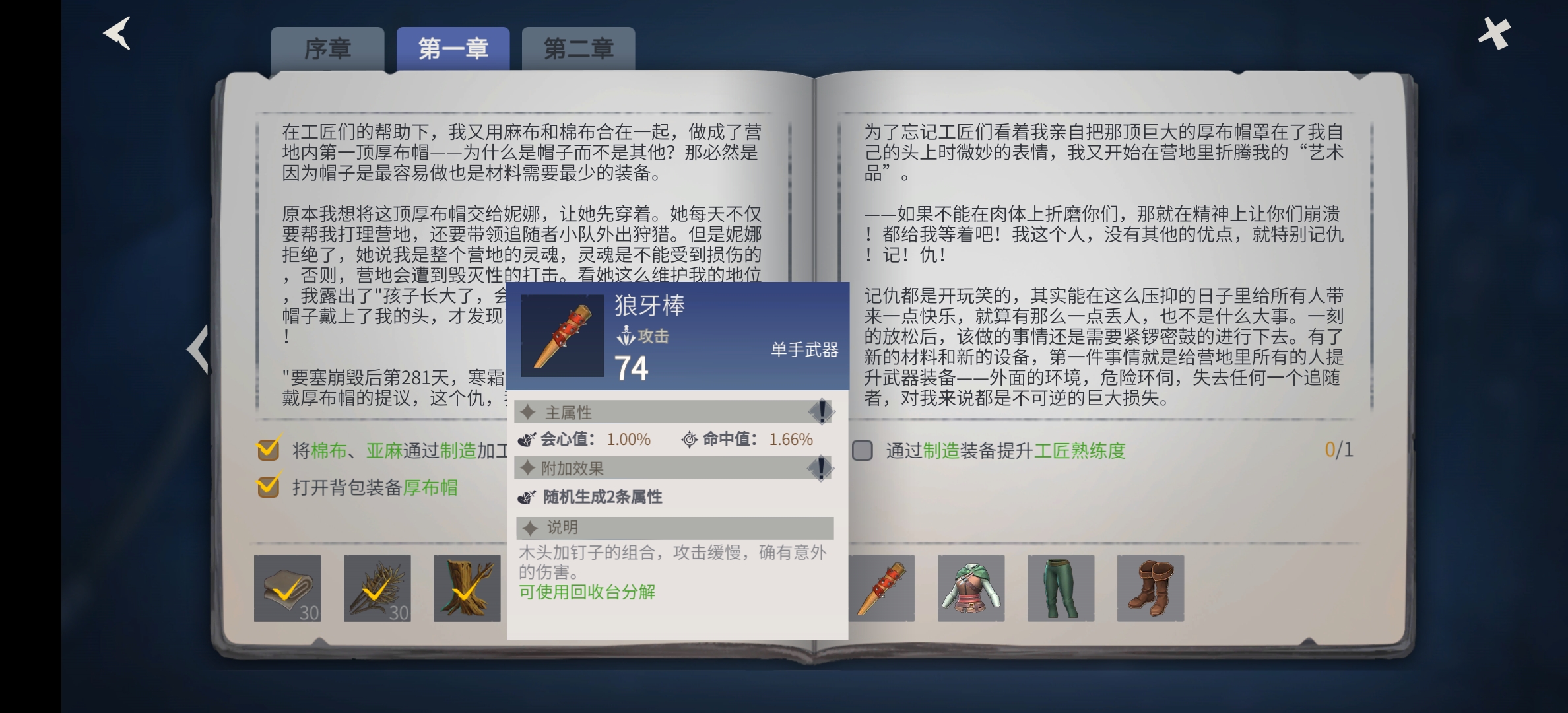This screenshot has height=713, width=1568.
Task: Click the leather boots reward icon
Action: click(1150, 588)
